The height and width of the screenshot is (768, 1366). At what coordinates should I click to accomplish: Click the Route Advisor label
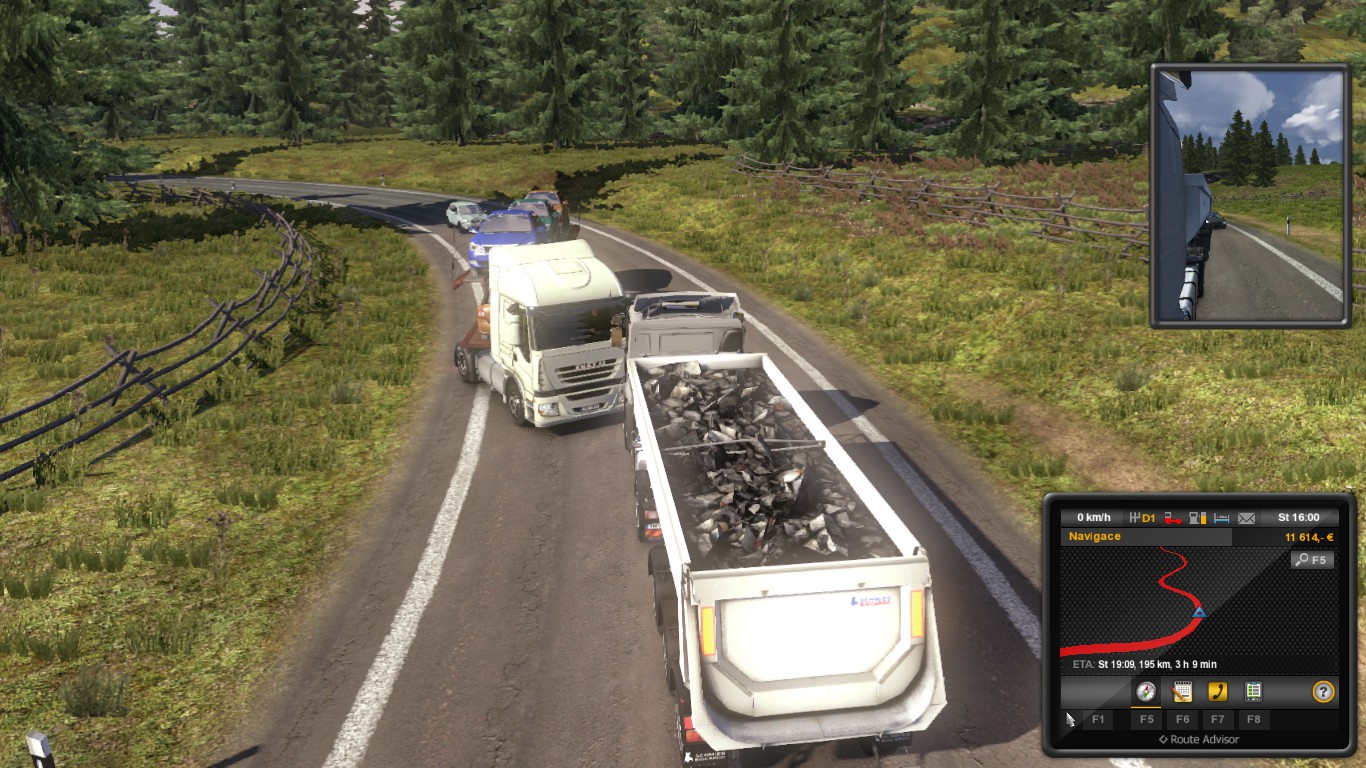[1205, 739]
